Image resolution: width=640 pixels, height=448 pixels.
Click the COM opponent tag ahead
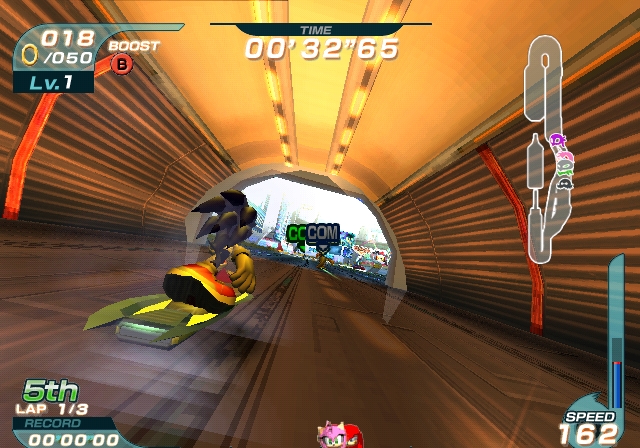point(322,233)
